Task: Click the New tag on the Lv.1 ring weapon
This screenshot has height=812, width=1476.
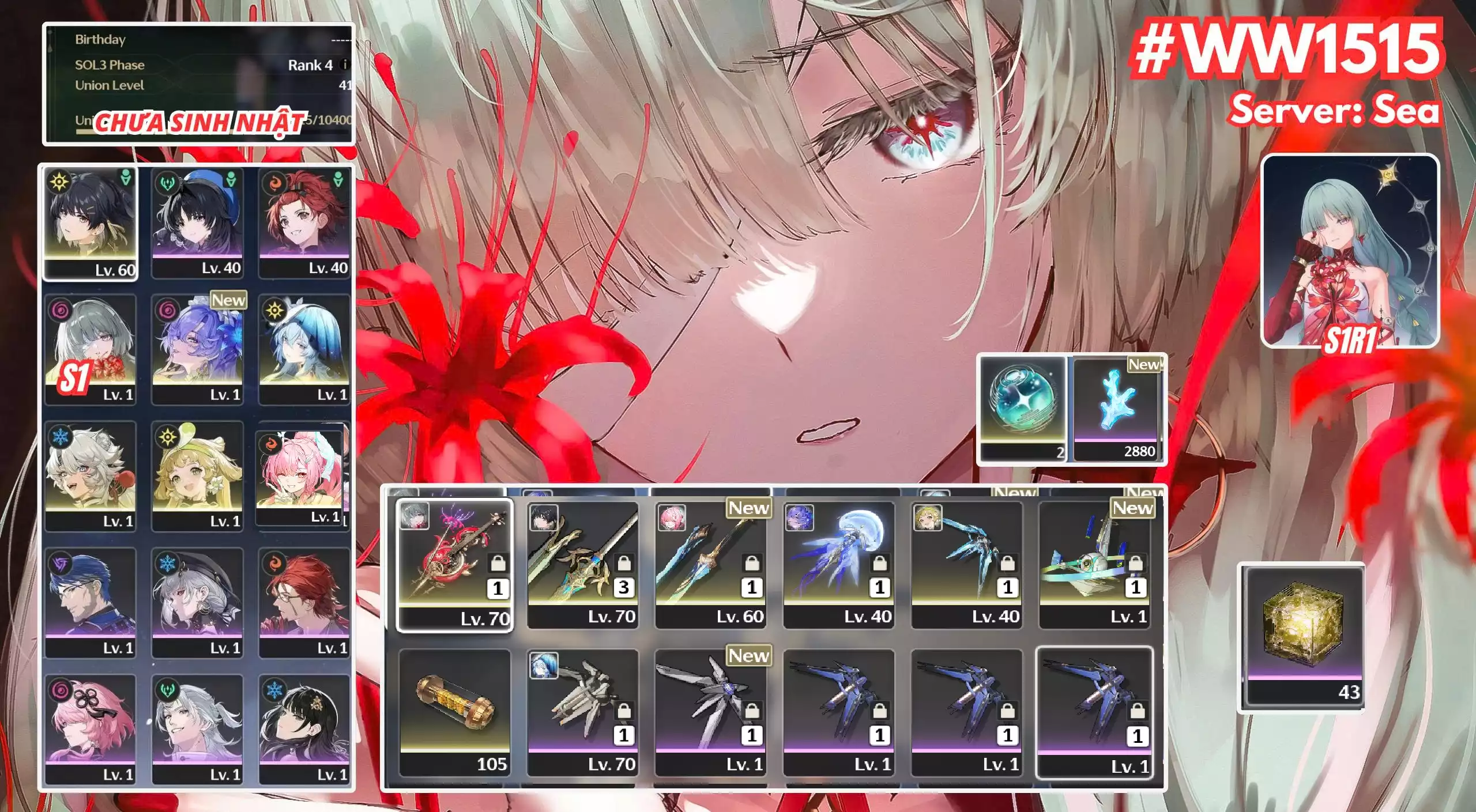Action: 1133,509
